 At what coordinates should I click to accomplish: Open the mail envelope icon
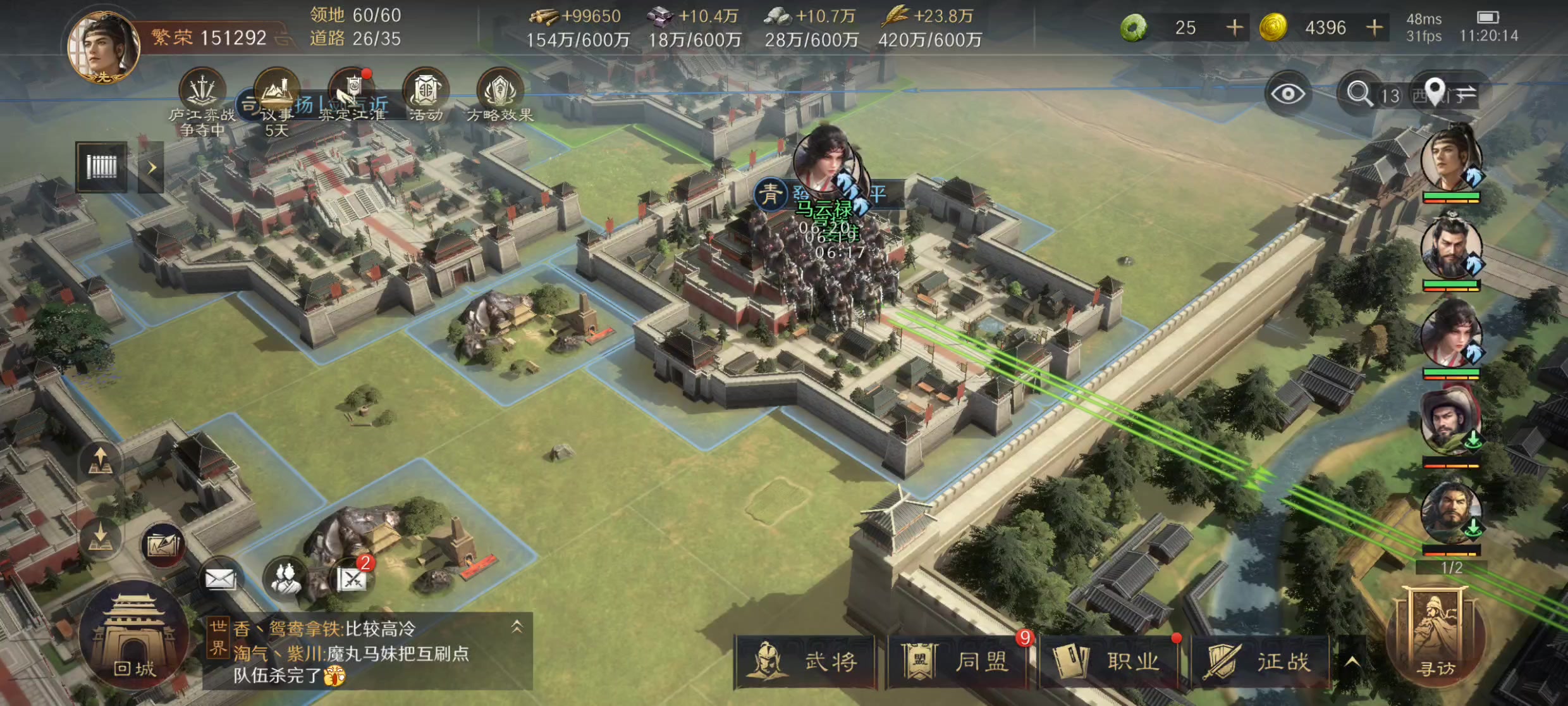220,578
